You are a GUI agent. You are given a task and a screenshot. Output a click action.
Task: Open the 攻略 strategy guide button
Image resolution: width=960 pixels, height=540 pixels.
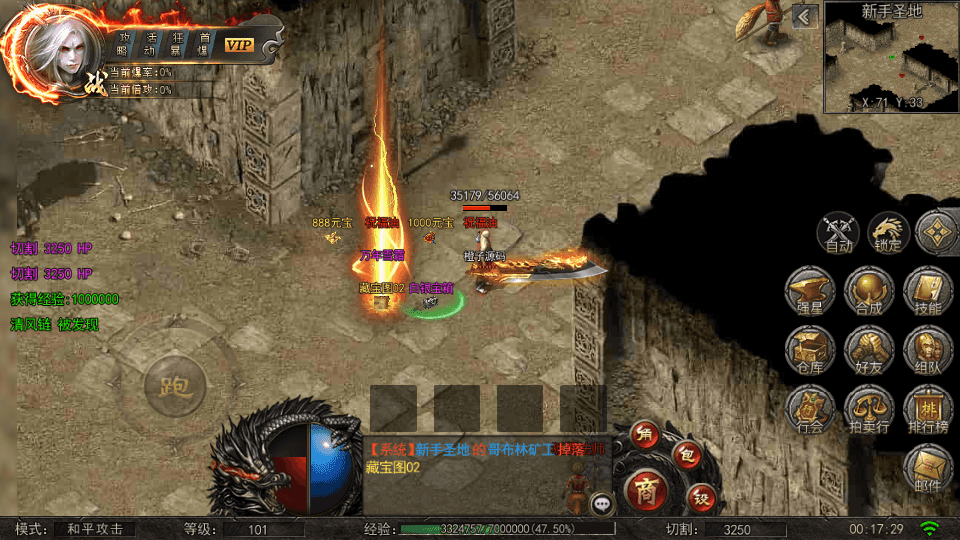123,43
